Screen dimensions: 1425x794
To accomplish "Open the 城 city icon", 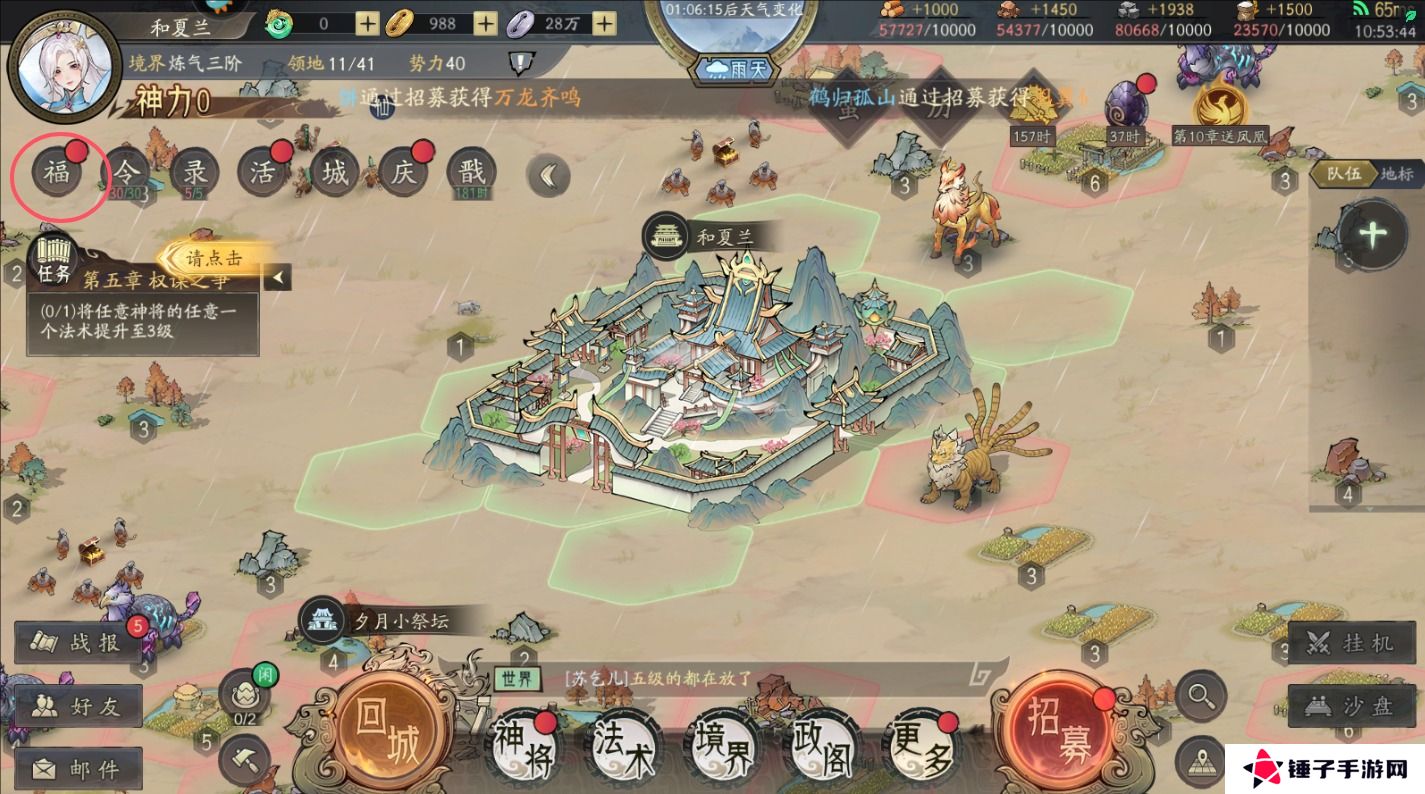I will (335, 173).
